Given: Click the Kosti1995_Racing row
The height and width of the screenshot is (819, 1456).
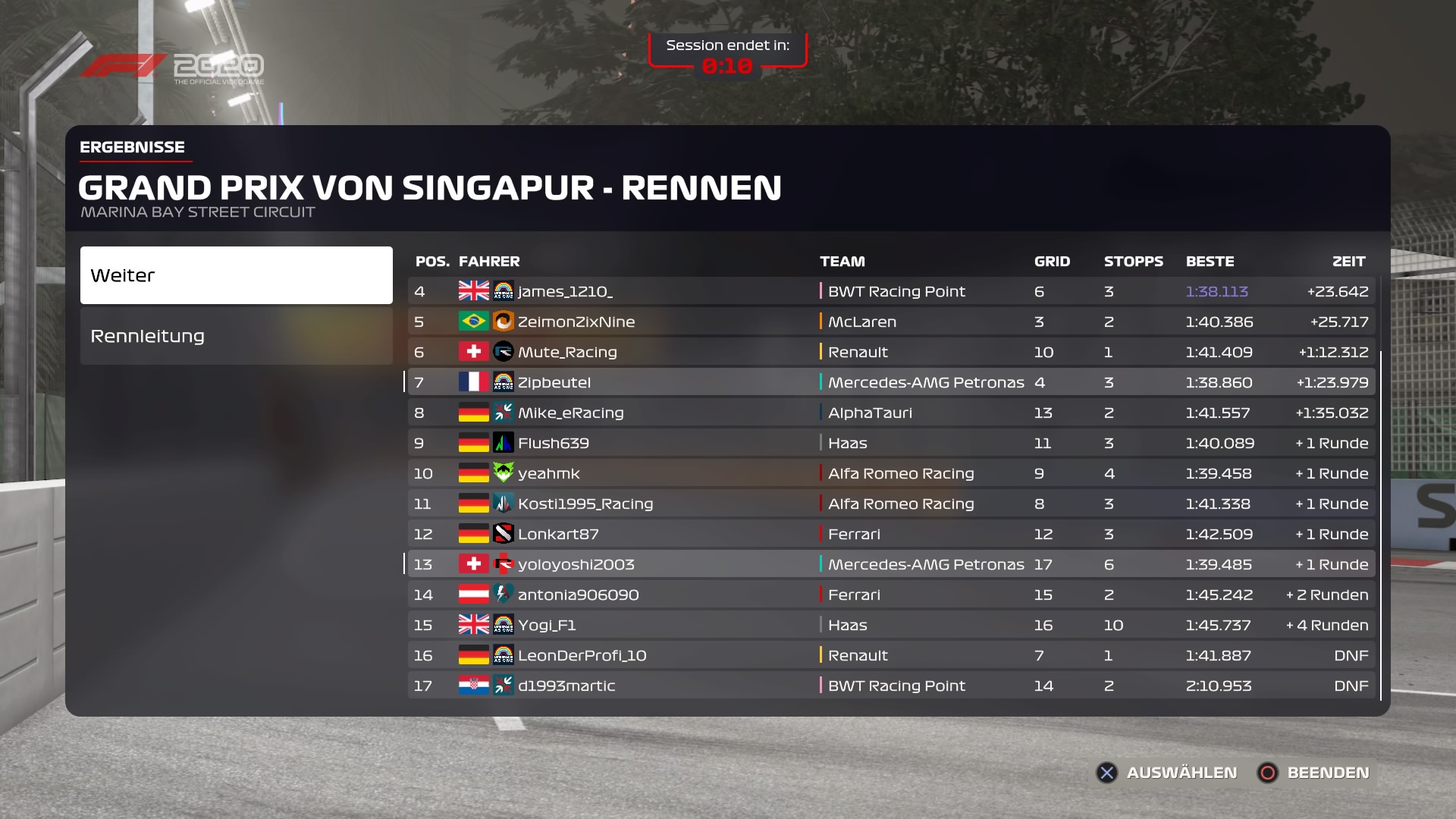Looking at the screenshot, I should [x=891, y=504].
